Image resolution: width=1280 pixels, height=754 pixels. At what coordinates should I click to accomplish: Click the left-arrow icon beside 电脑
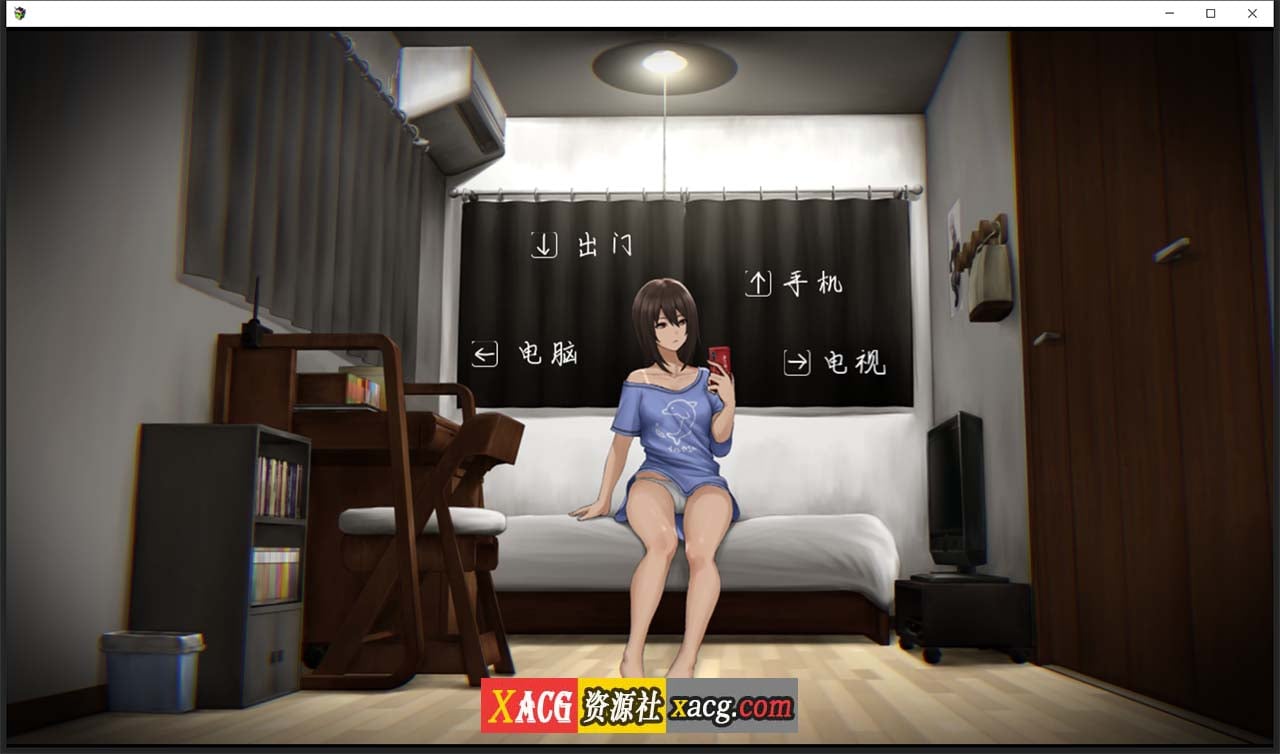(485, 352)
